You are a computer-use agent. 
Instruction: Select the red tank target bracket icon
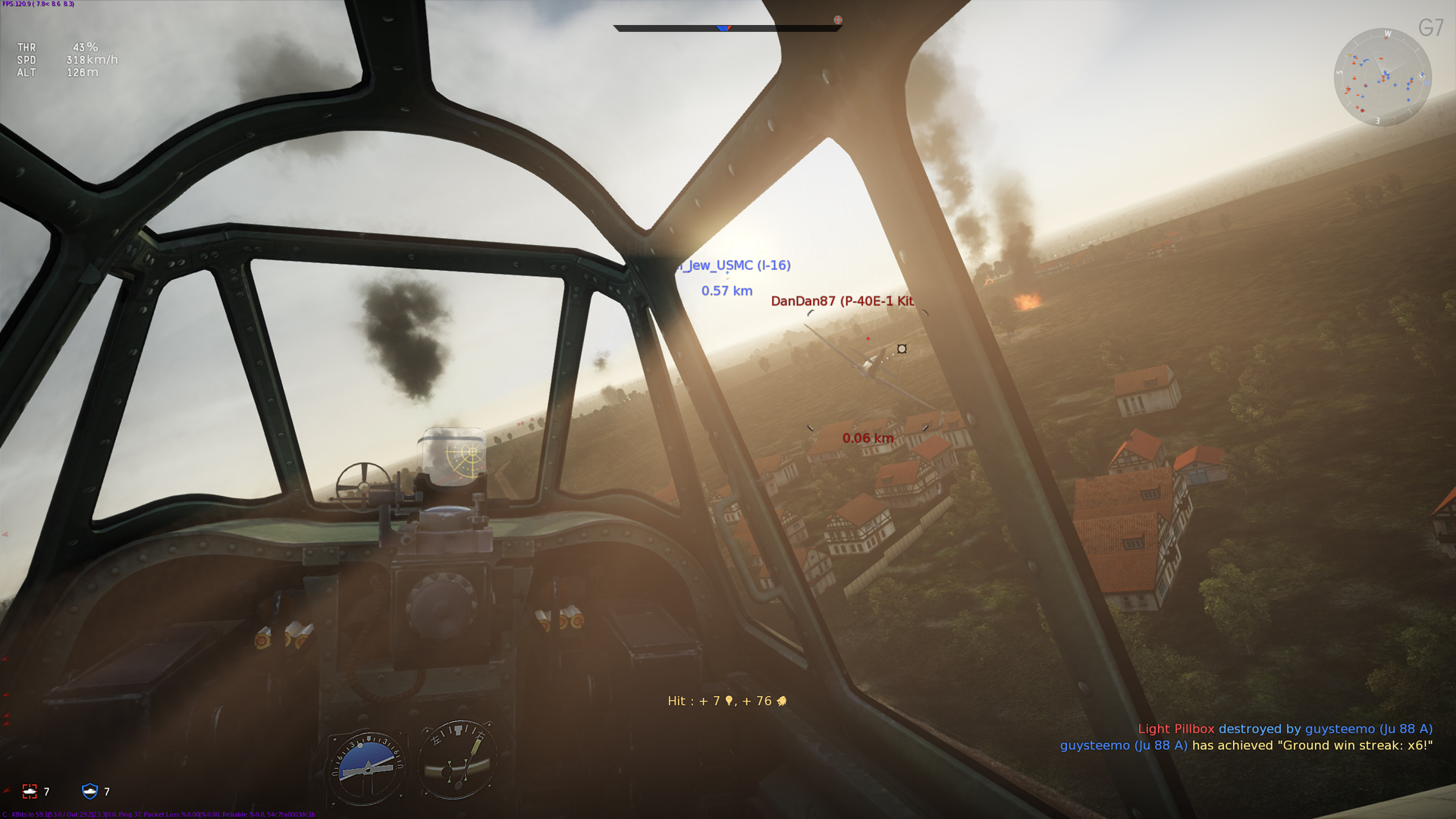point(30,791)
